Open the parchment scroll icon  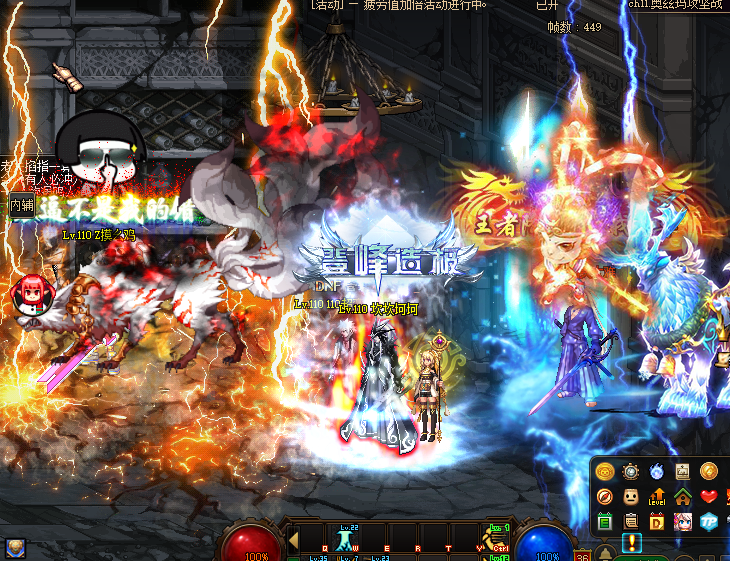(682, 471)
